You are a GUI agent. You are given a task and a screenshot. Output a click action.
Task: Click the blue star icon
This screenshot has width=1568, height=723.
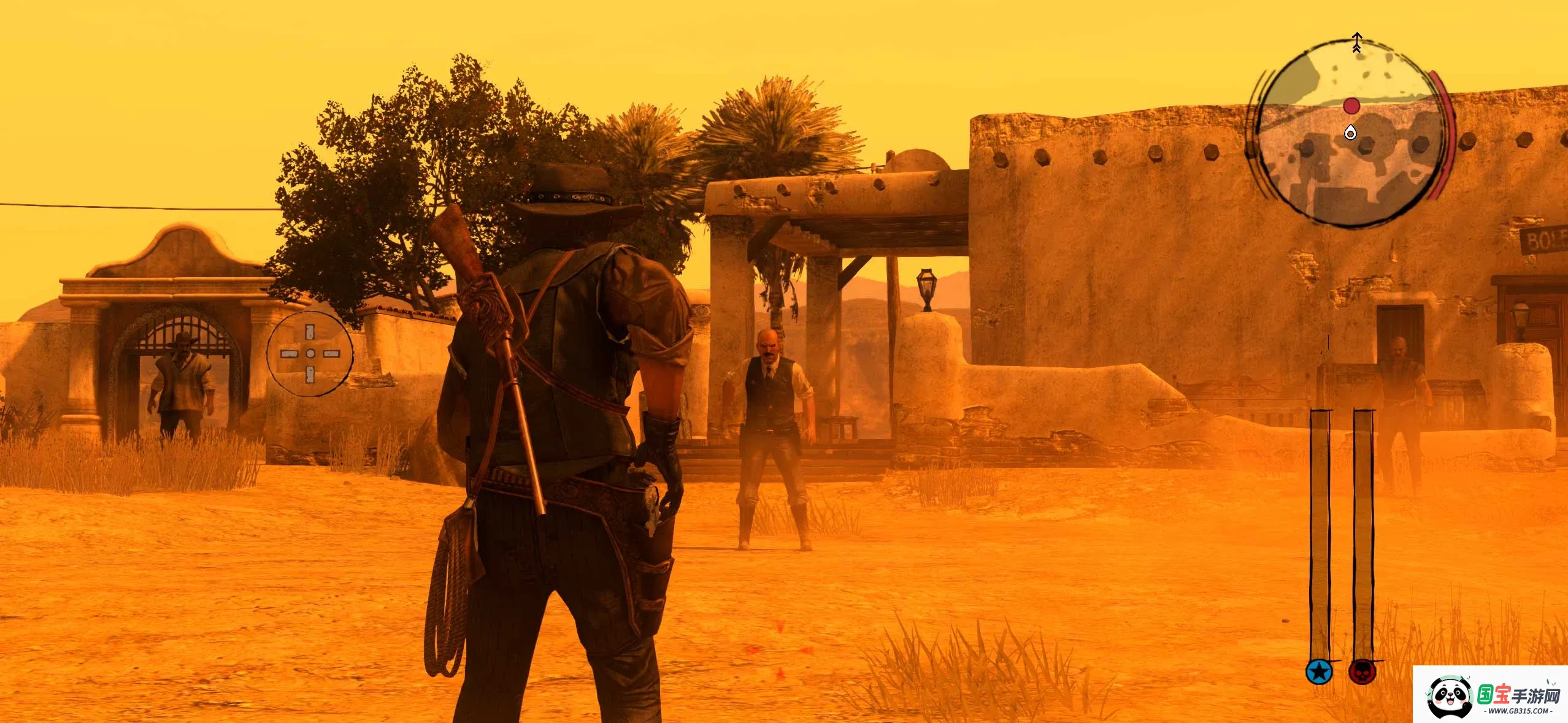(1319, 672)
